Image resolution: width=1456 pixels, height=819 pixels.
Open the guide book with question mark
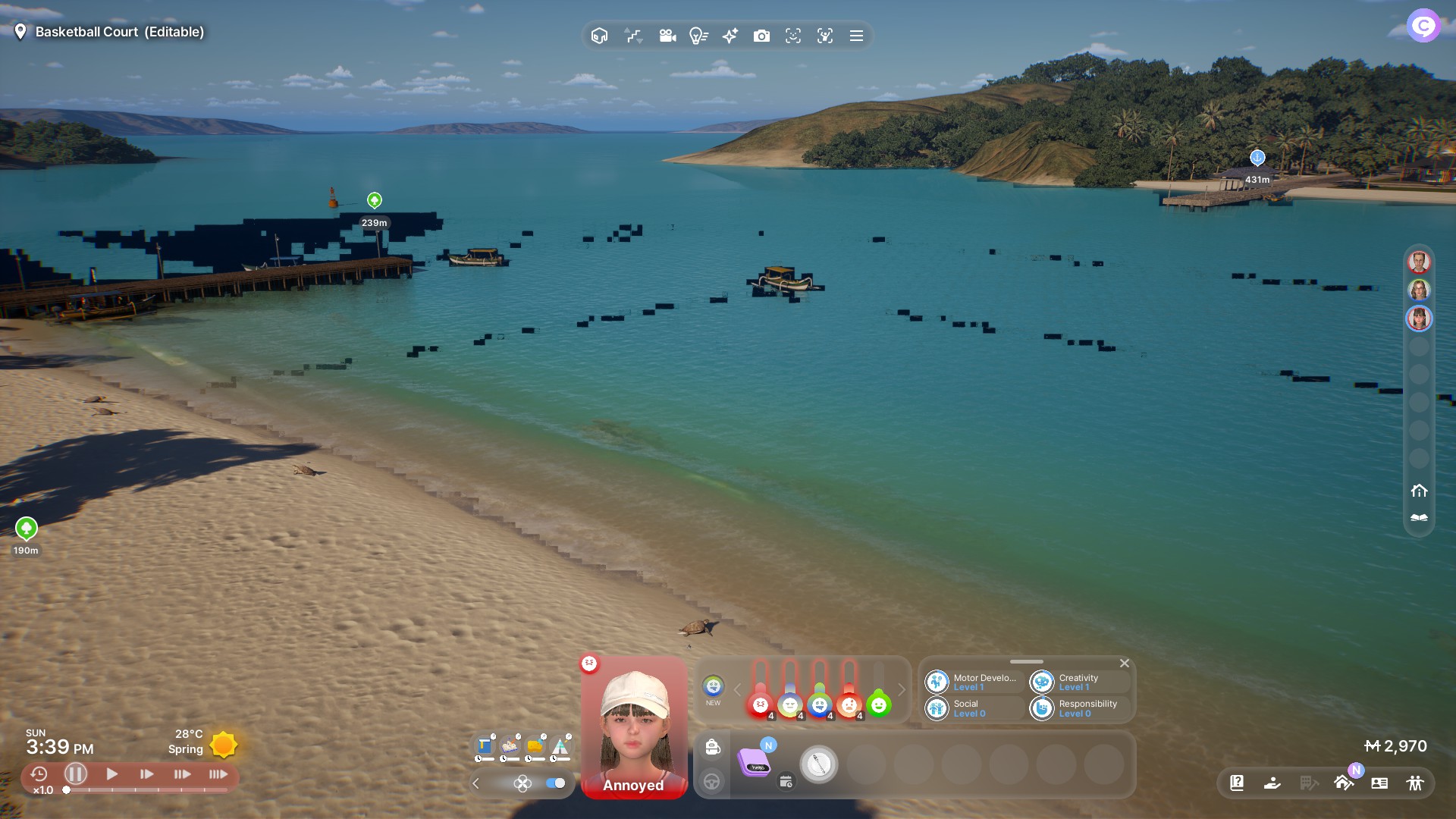[x=1237, y=783]
